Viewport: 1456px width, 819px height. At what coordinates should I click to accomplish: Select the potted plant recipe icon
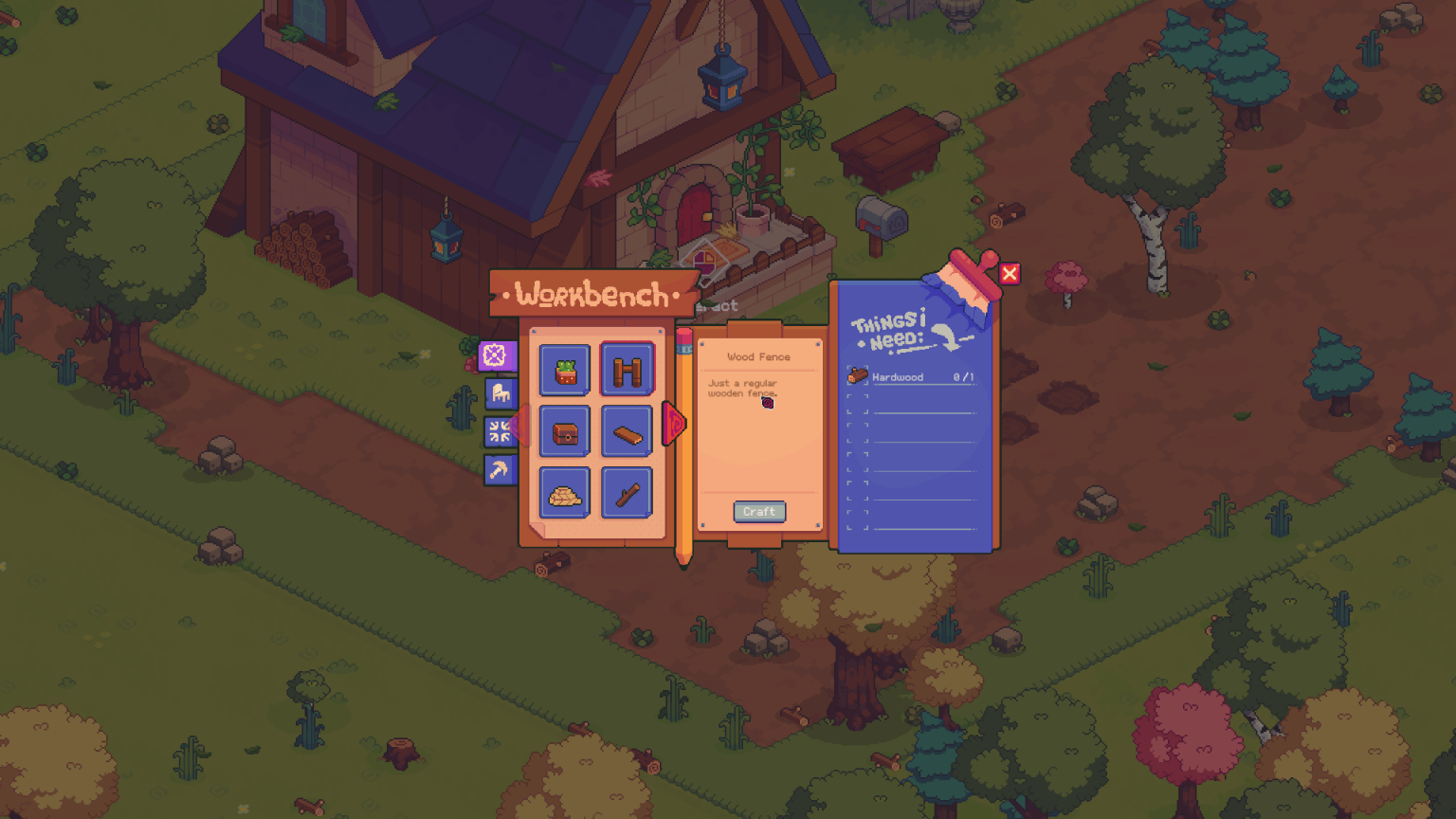tap(563, 369)
